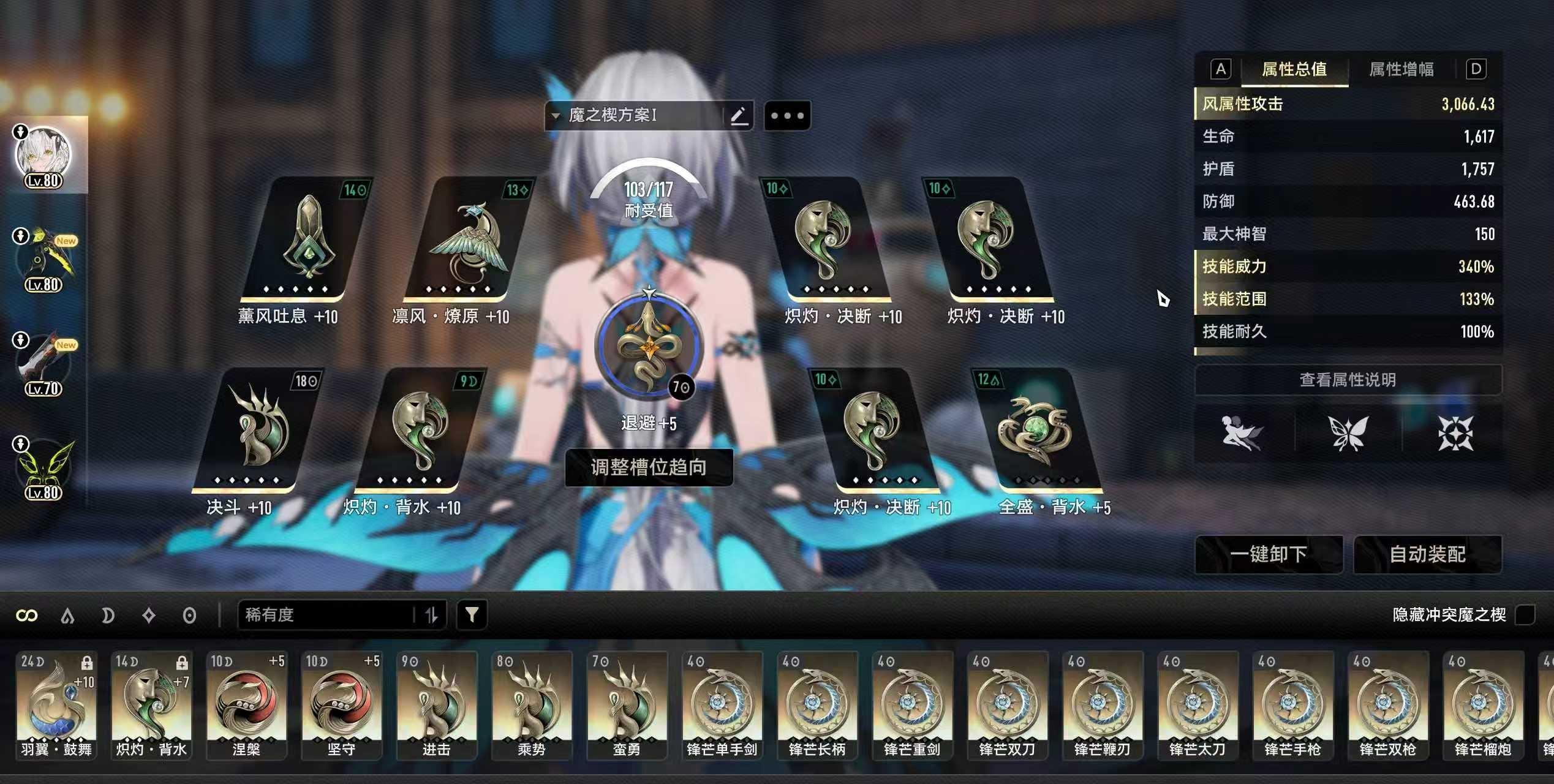Pick the 羽翼·鼓舞 wedge from inventory
The image size is (1554, 784).
[x=56, y=704]
